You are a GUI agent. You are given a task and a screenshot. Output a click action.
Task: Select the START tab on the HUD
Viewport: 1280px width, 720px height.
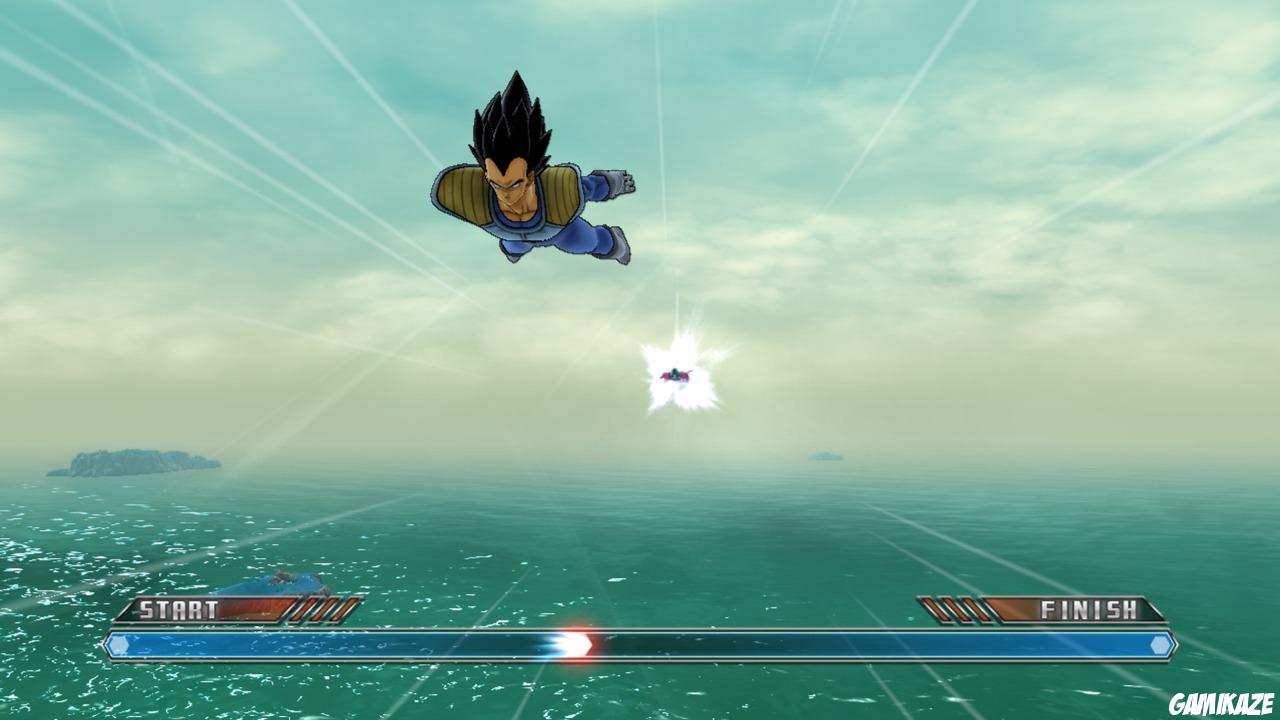click(x=182, y=606)
